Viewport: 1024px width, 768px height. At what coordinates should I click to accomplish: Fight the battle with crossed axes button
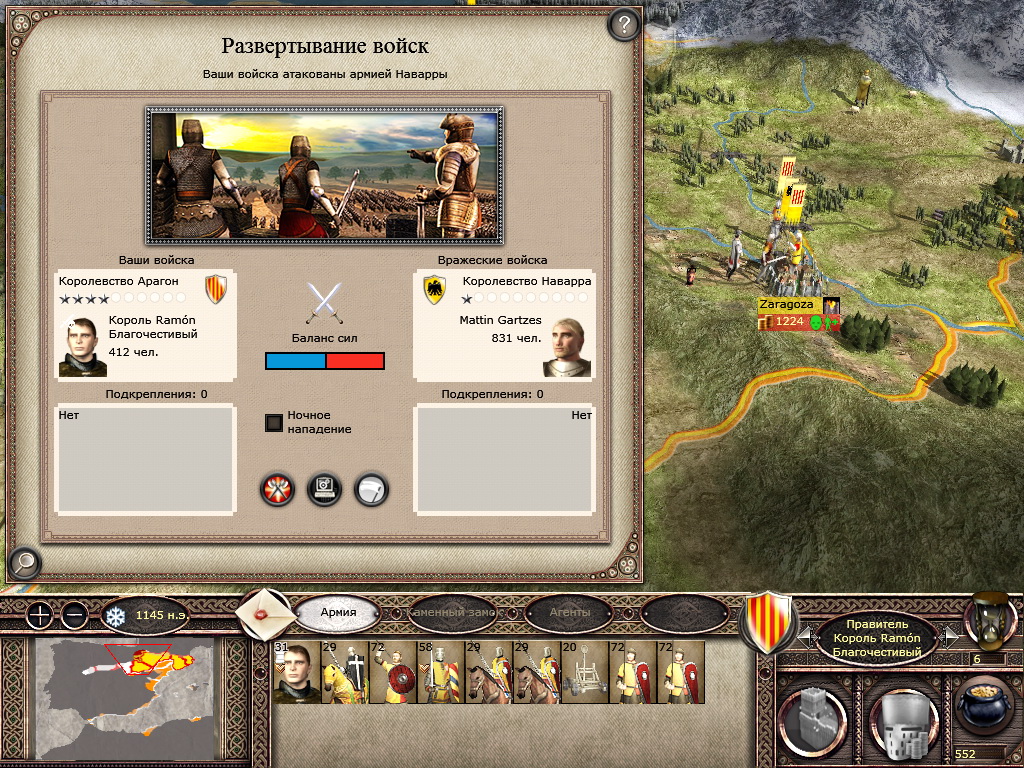pos(277,489)
